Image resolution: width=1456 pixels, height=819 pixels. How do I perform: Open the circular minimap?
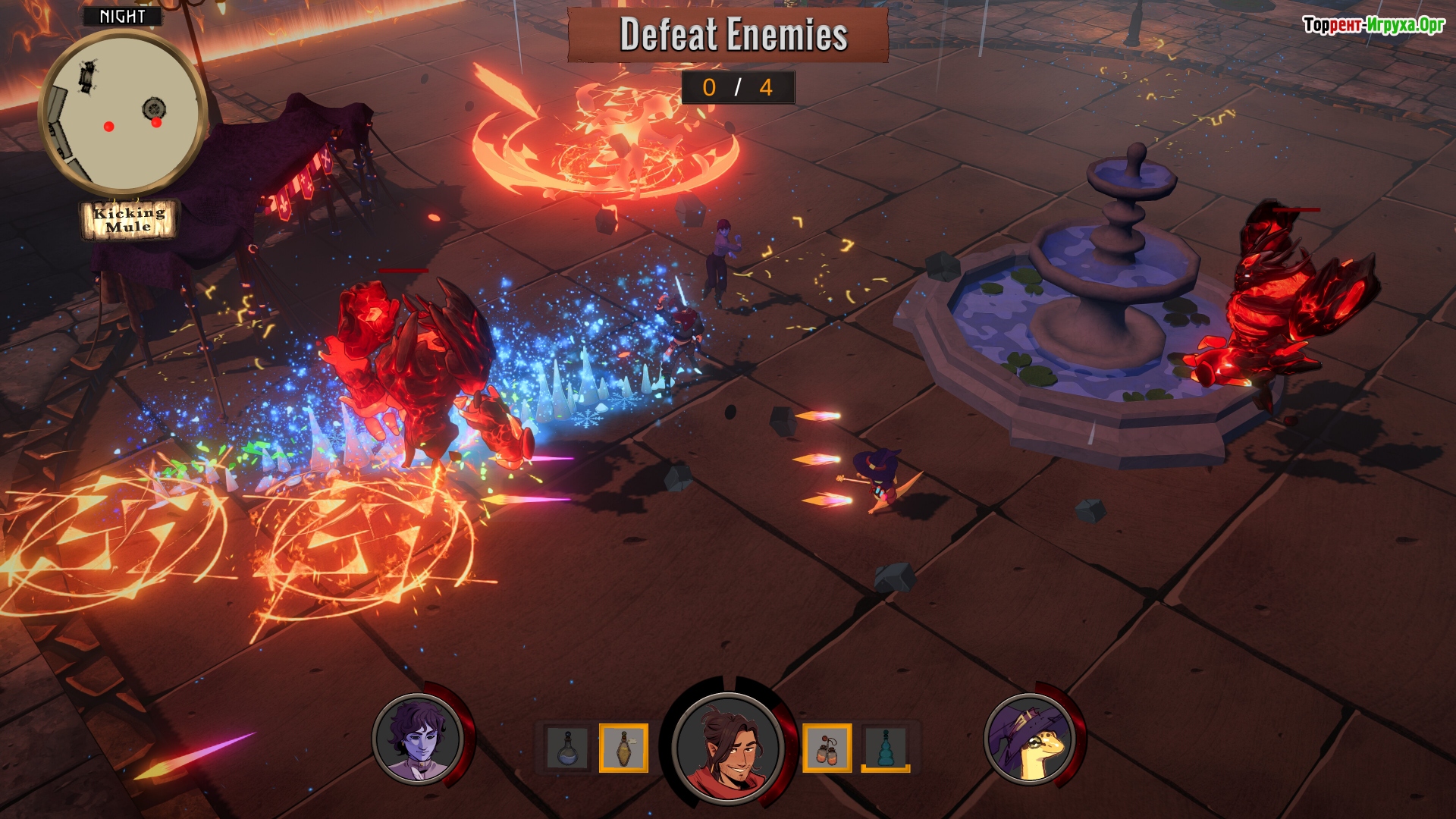[x=123, y=112]
